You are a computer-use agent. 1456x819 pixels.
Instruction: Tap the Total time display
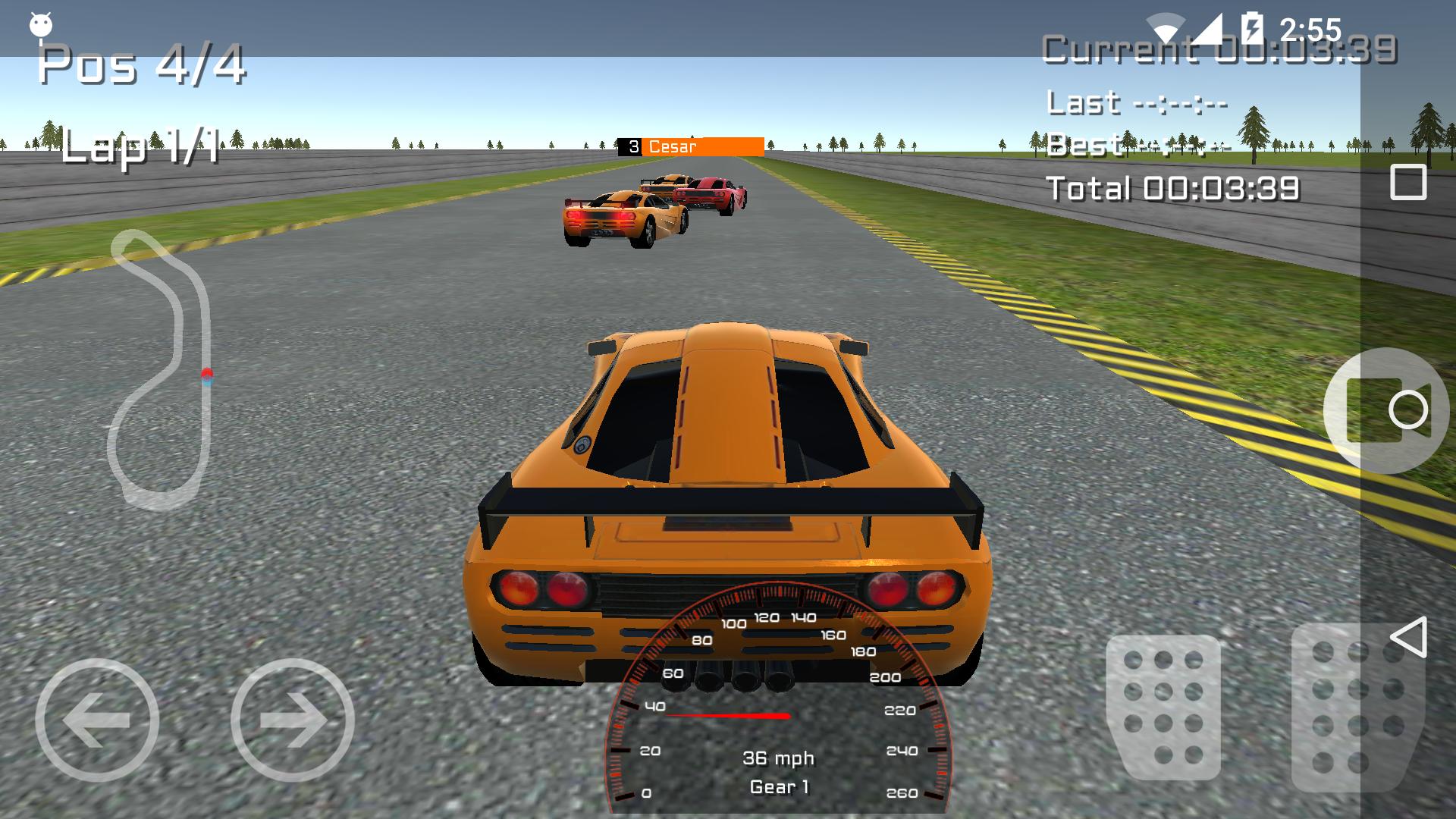click(1174, 188)
